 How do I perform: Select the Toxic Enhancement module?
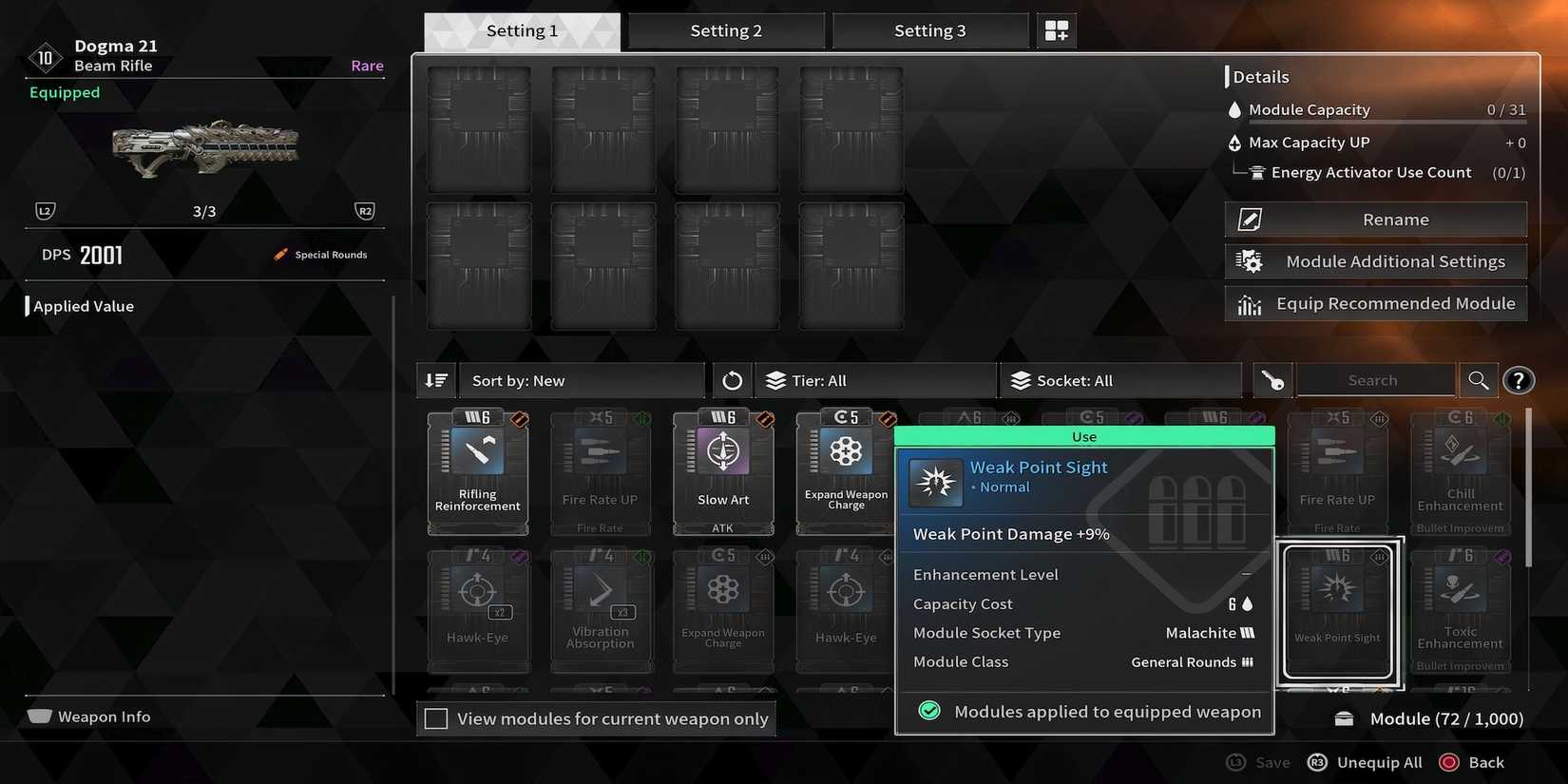[1460, 608]
